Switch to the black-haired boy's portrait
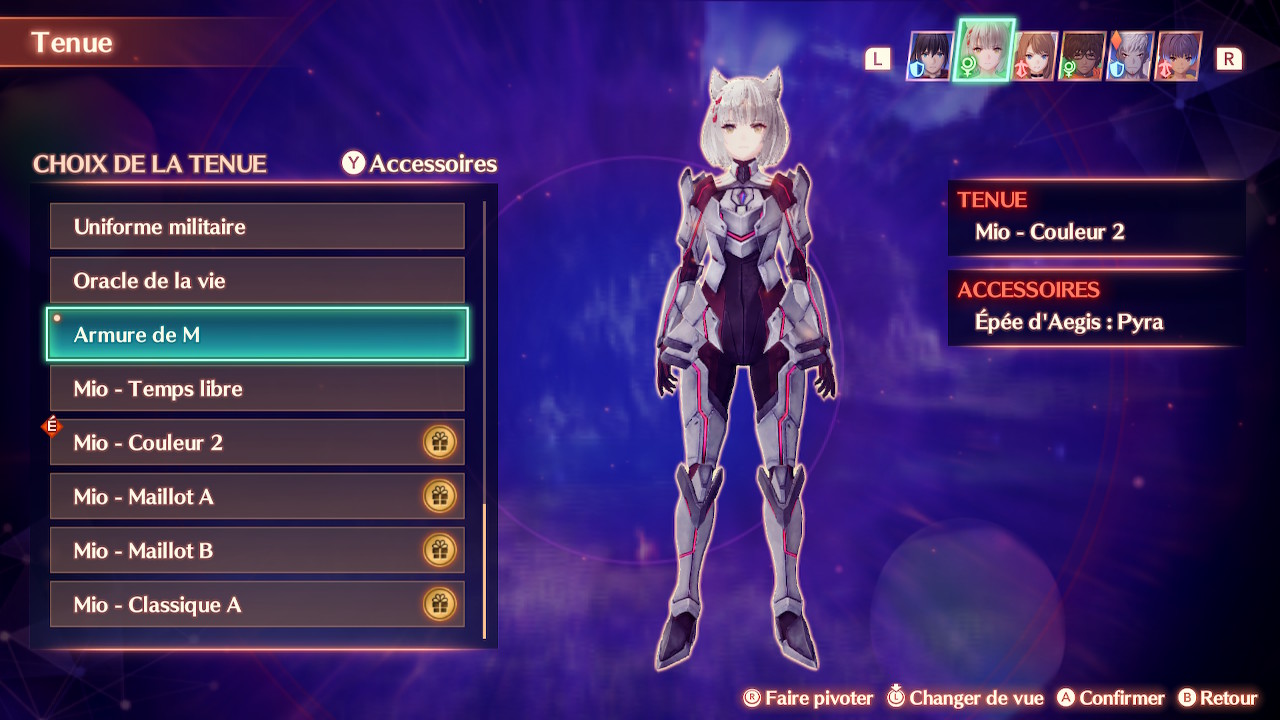Screen dimensions: 1280x720 click(930, 56)
